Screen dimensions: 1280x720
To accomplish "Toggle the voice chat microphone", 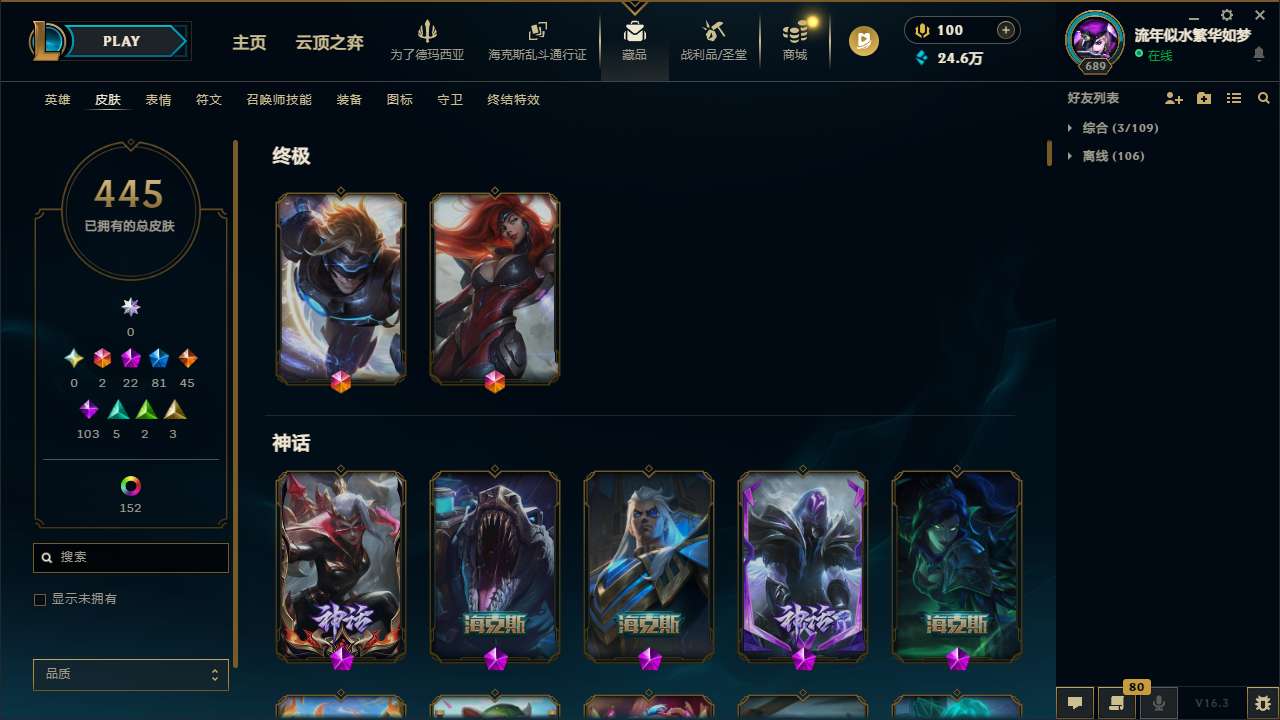I will click(1158, 703).
